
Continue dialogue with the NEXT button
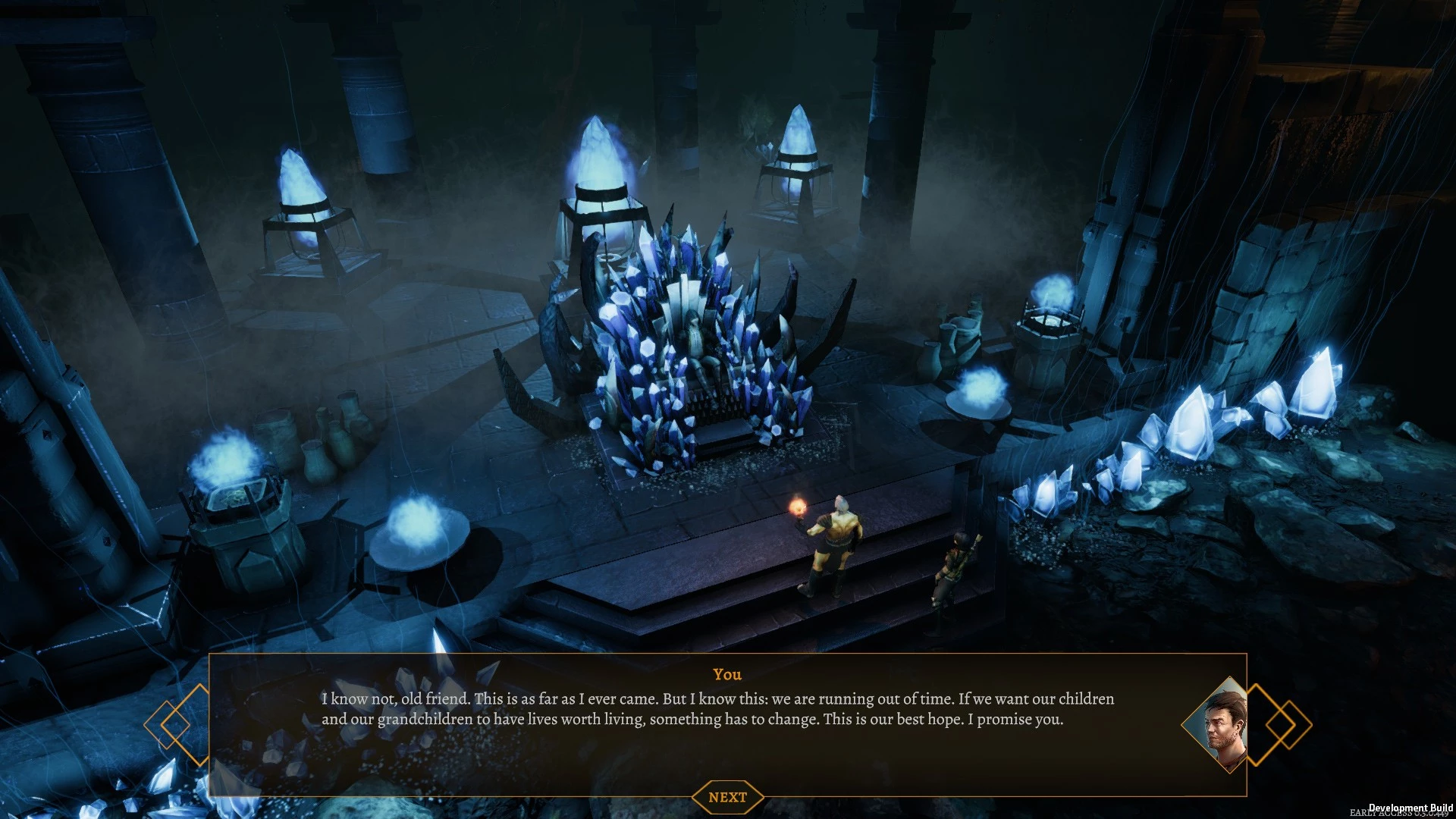(x=727, y=797)
